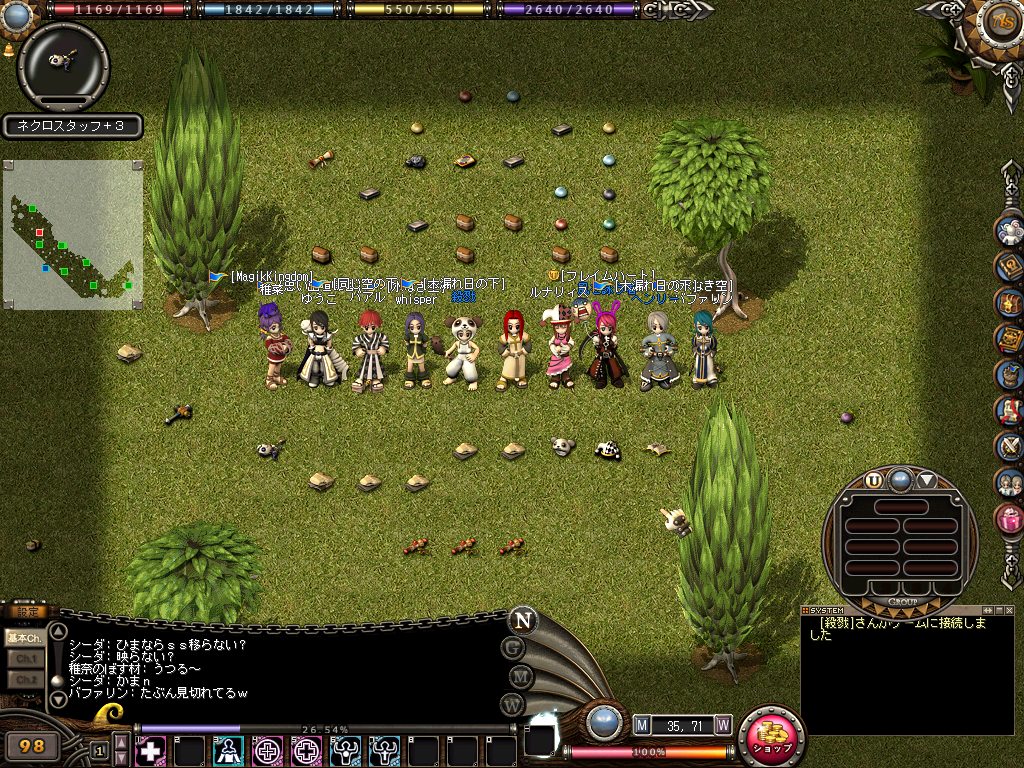The image size is (1024, 768).
Task: Click the U button on the Group panel
Action: [x=874, y=480]
